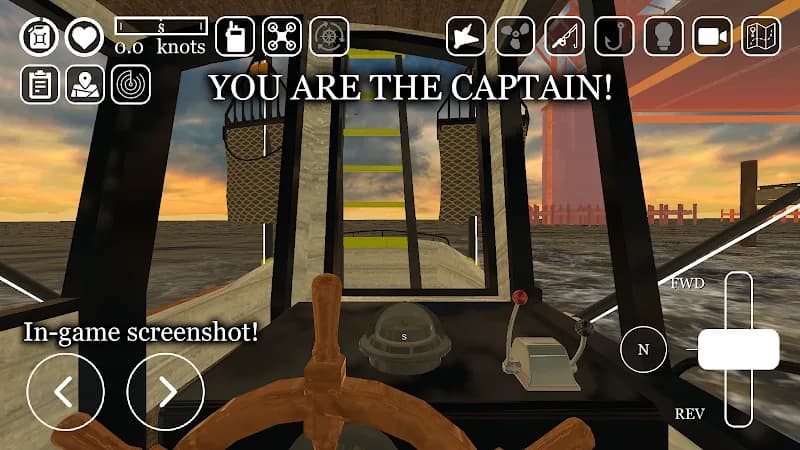Screen dimensions: 800x450
Task: Show the map location pin icon
Action: point(85,85)
